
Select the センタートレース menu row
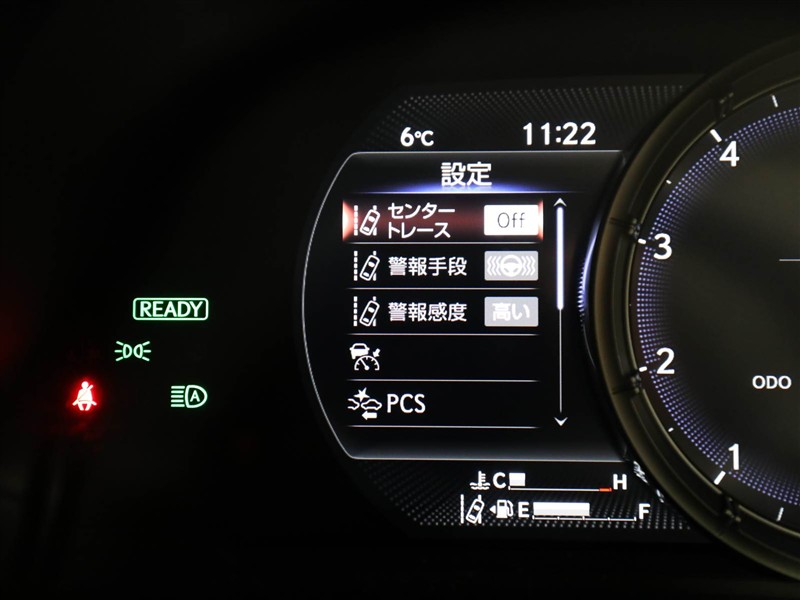tap(420, 220)
